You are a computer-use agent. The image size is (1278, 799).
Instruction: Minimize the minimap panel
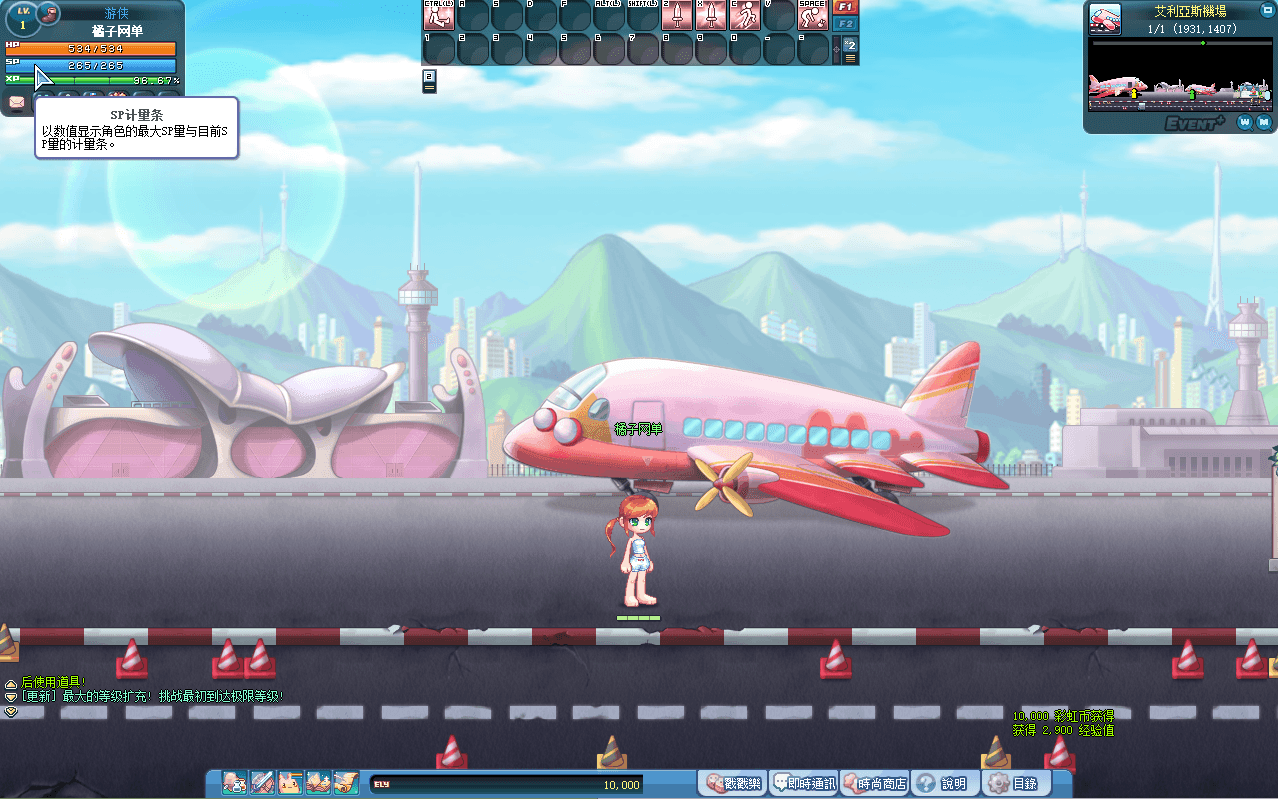pos(1267,9)
